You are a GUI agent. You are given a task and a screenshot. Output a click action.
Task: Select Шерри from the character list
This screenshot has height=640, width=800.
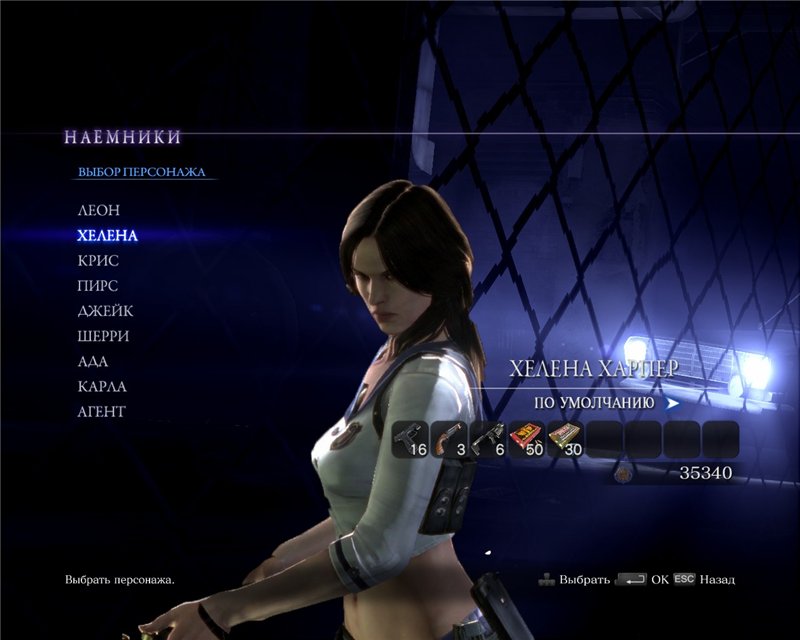coord(103,336)
